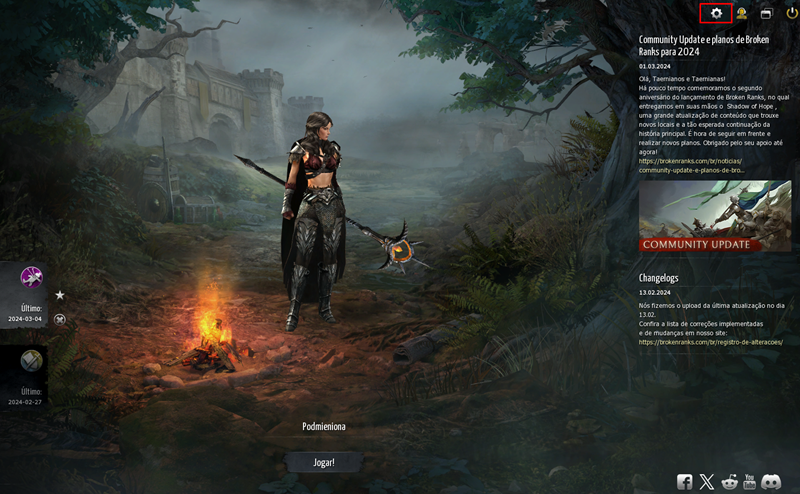The height and width of the screenshot is (494, 800).
Task: Quit using the yellow power icon
Action: 792,13
